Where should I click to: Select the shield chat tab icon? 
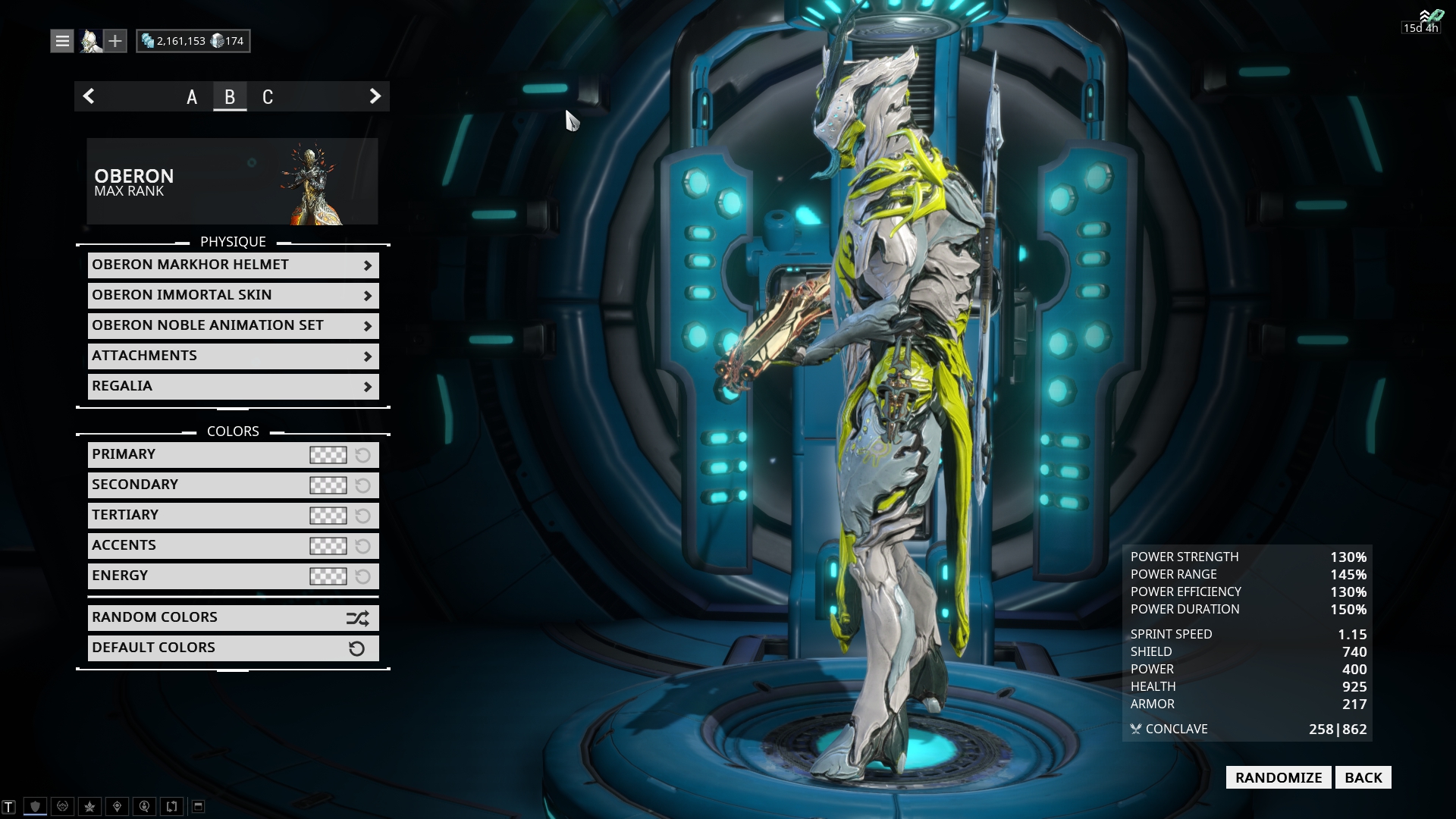point(36,806)
